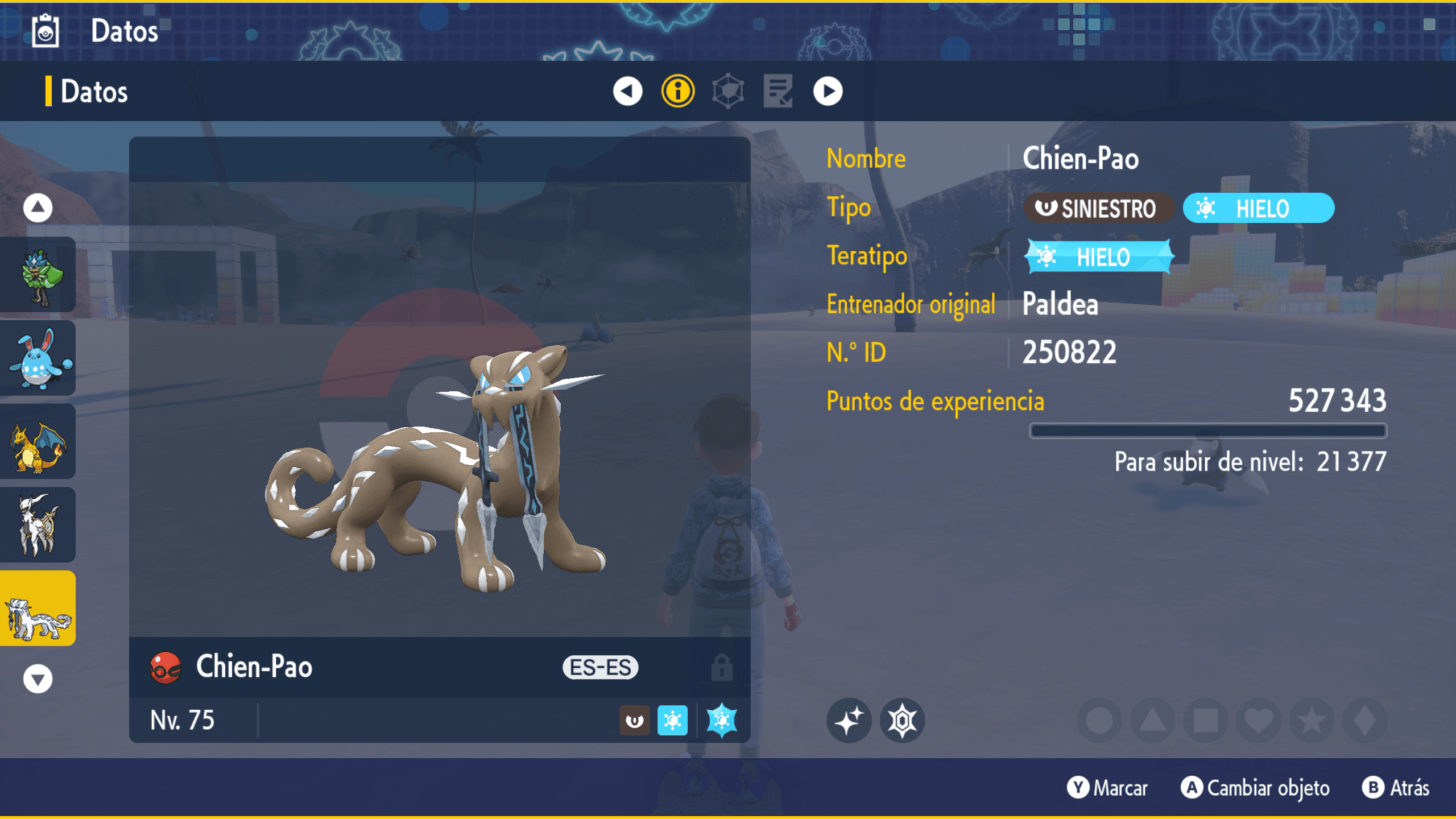Viewport: 1456px width, 819px height.
Task: Select the info page tab icon
Action: coord(677,91)
